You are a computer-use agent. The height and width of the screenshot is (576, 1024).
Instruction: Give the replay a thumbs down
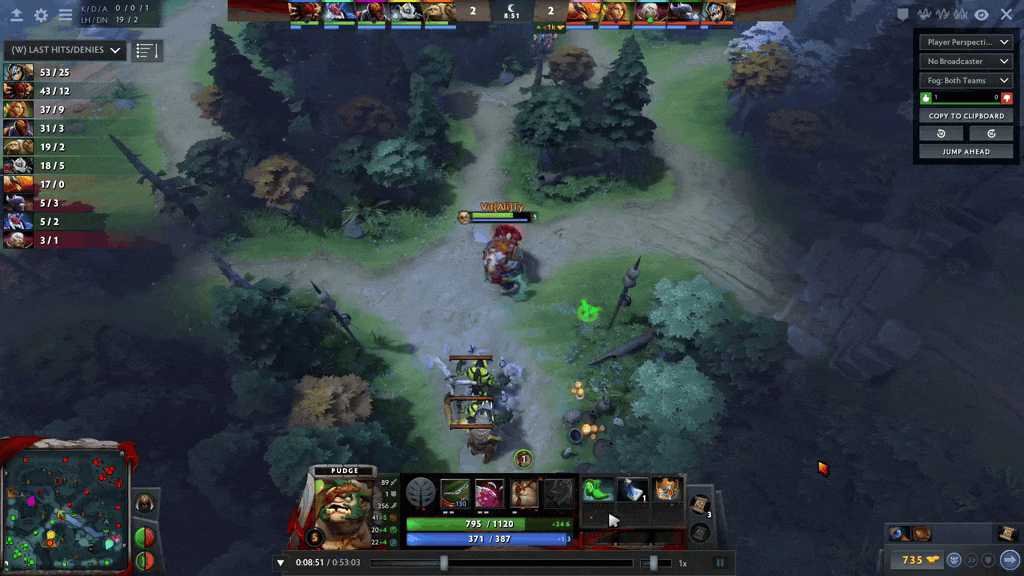click(x=1006, y=98)
